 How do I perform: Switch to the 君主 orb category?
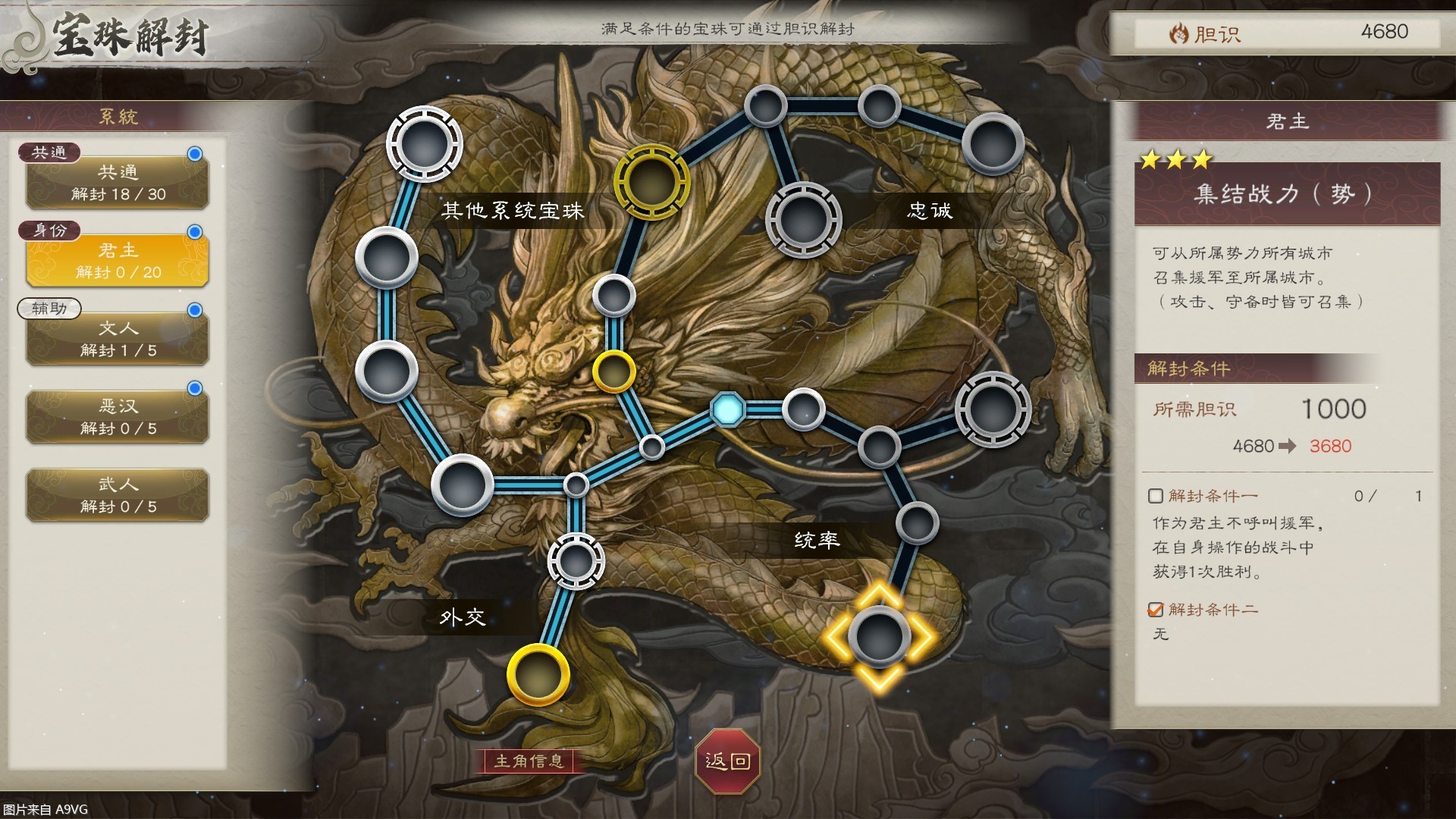[x=118, y=260]
